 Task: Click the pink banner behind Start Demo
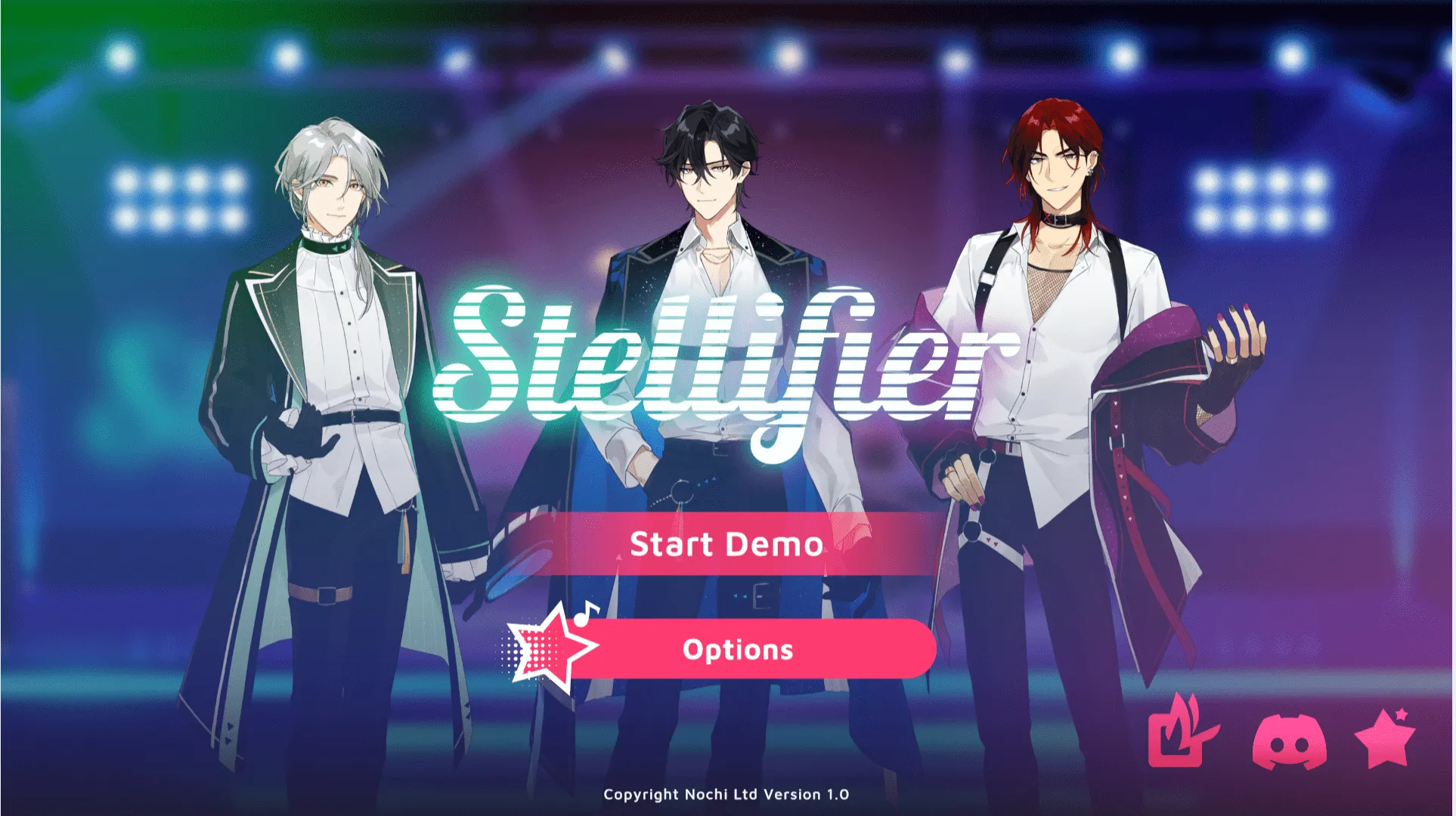click(726, 544)
